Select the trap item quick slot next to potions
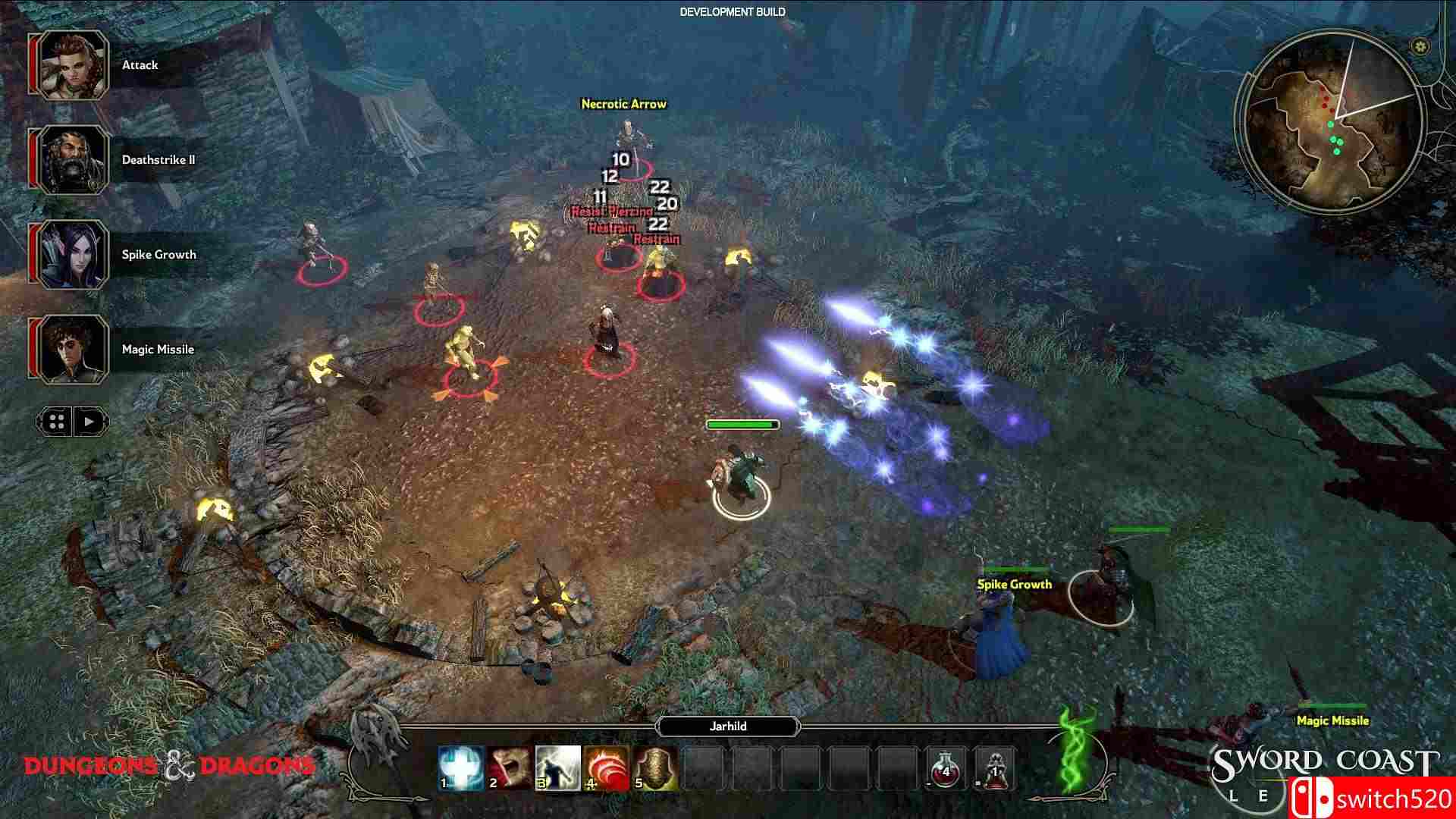The width and height of the screenshot is (1456, 819). pos(995,770)
